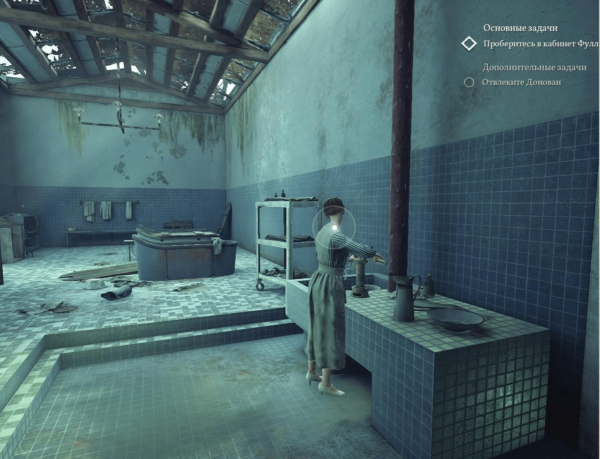600x459 pixels.
Task: Click the circle optional objective marker
Action: point(467,81)
